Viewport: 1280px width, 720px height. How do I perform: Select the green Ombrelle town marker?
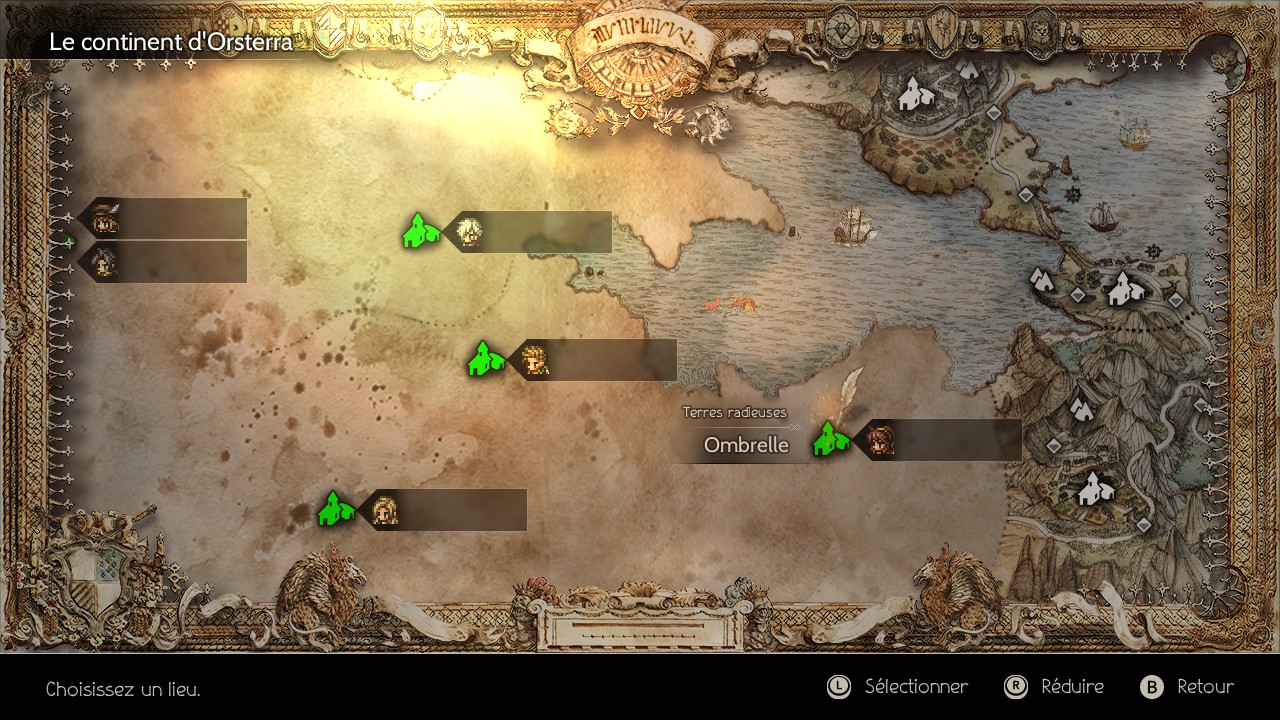point(830,439)
